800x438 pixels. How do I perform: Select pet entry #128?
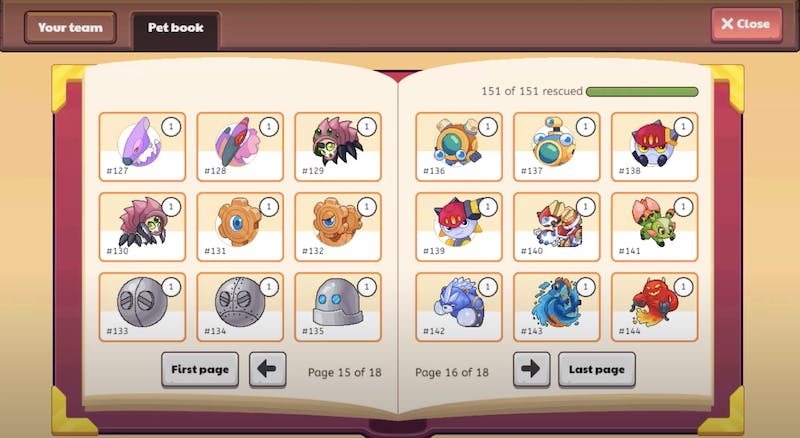click(240, 146)
